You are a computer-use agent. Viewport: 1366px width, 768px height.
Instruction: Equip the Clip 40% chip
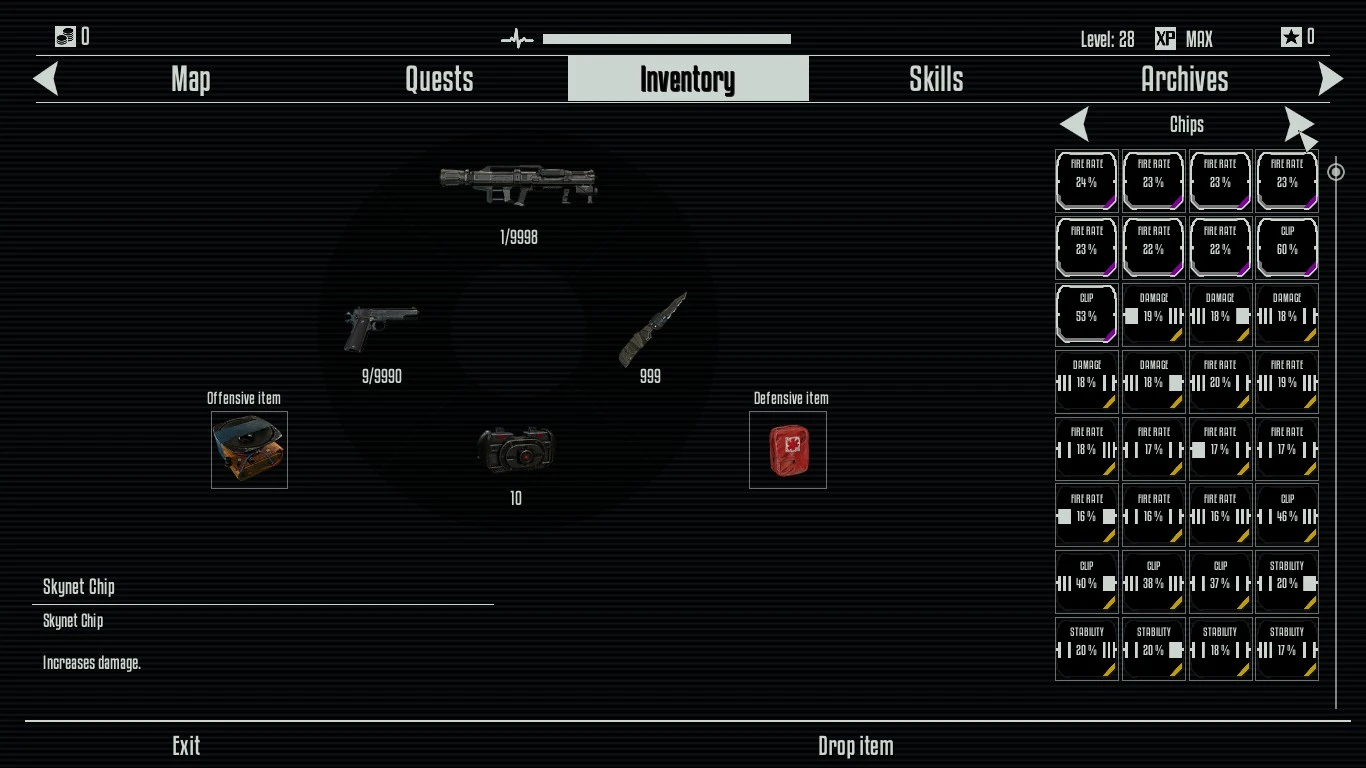point(1087,581)
